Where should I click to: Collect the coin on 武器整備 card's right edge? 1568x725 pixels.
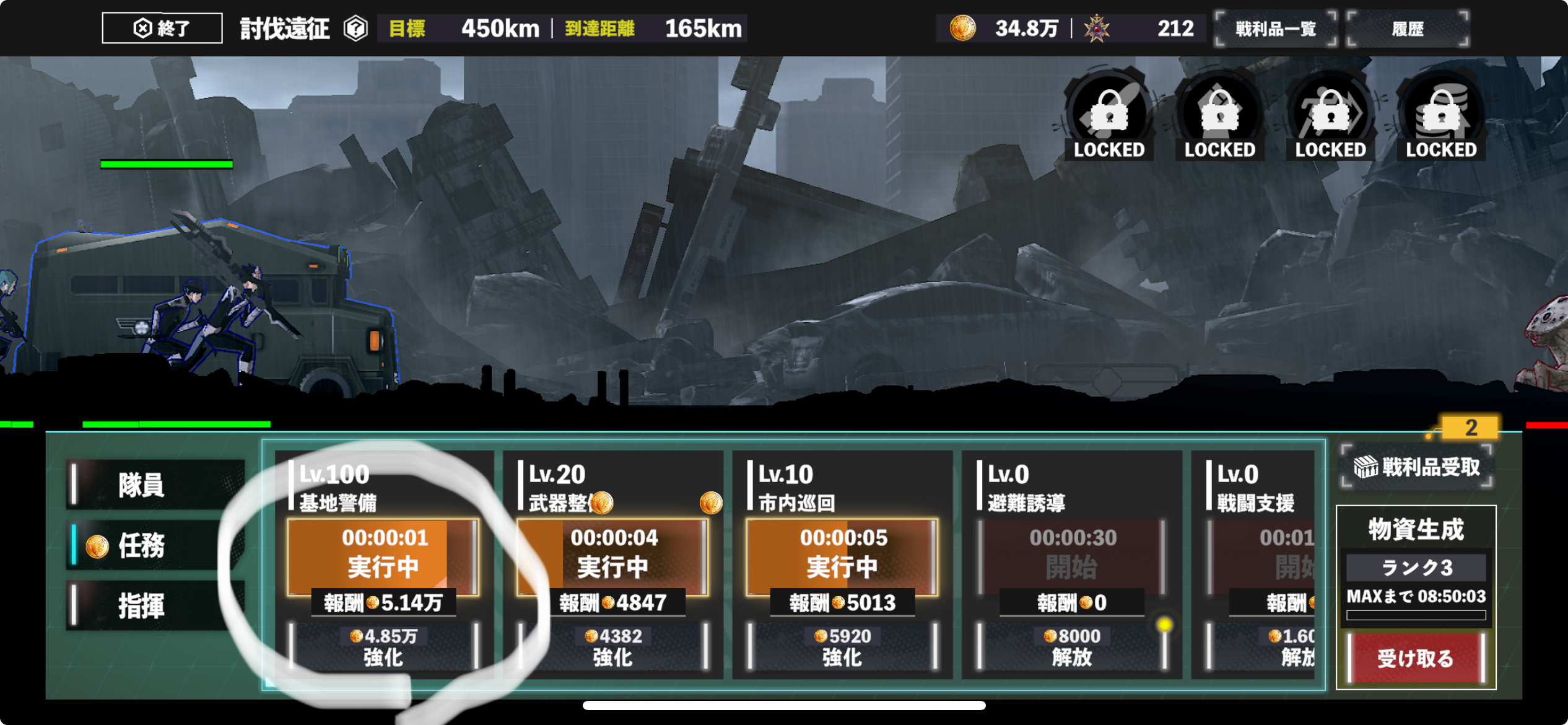[x=710, y=503]
